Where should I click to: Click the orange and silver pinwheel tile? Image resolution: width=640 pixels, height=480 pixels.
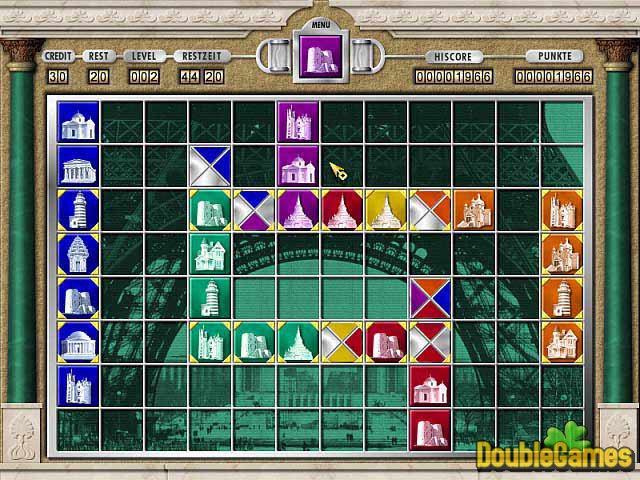point(430,209)
